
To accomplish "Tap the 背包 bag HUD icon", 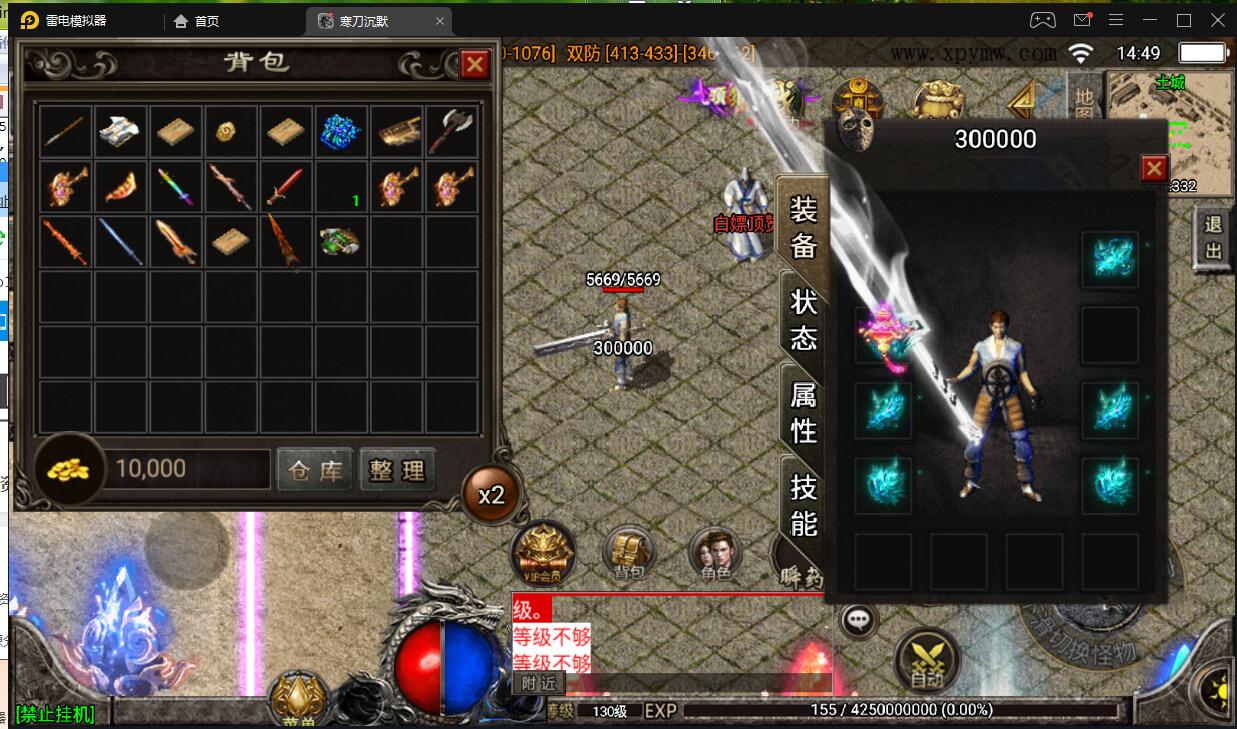I will tap(629, 553).
